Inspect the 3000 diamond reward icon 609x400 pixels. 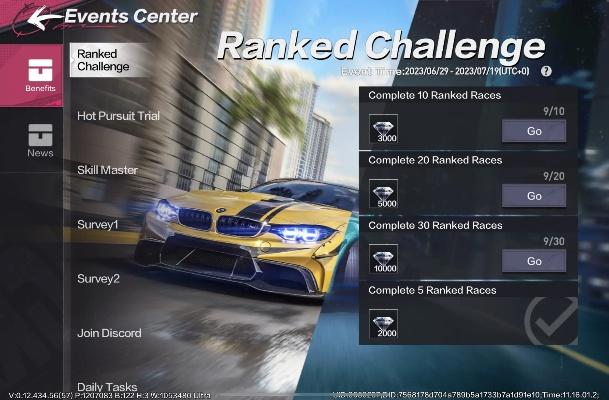pos(383,130)
